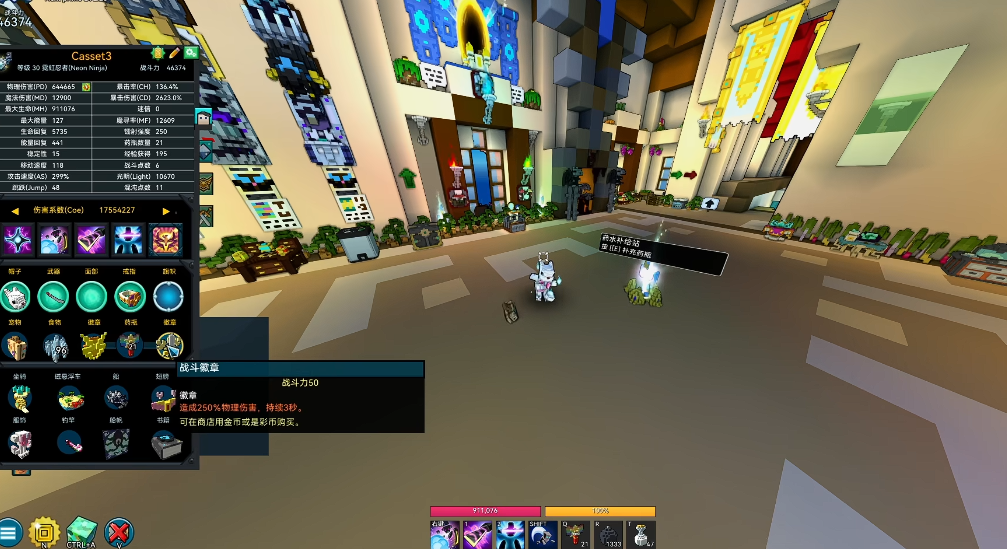Screen dimensions: 1007x549
Task: Click the pencil edit icon beside Casset3
Action: pos(174,52)
